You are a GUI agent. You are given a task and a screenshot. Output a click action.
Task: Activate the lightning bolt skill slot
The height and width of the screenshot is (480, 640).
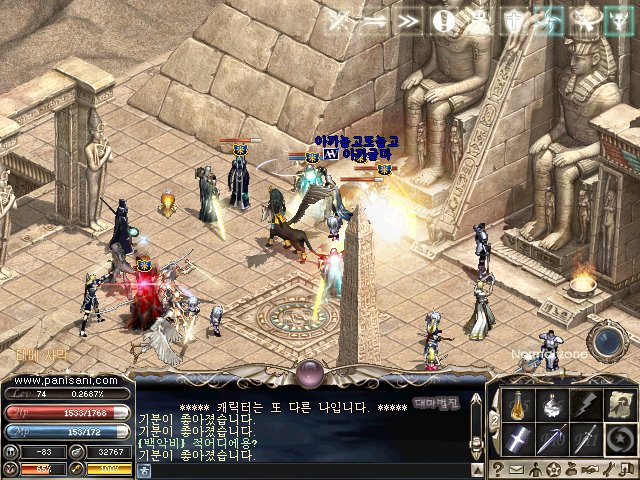(585, 406)
